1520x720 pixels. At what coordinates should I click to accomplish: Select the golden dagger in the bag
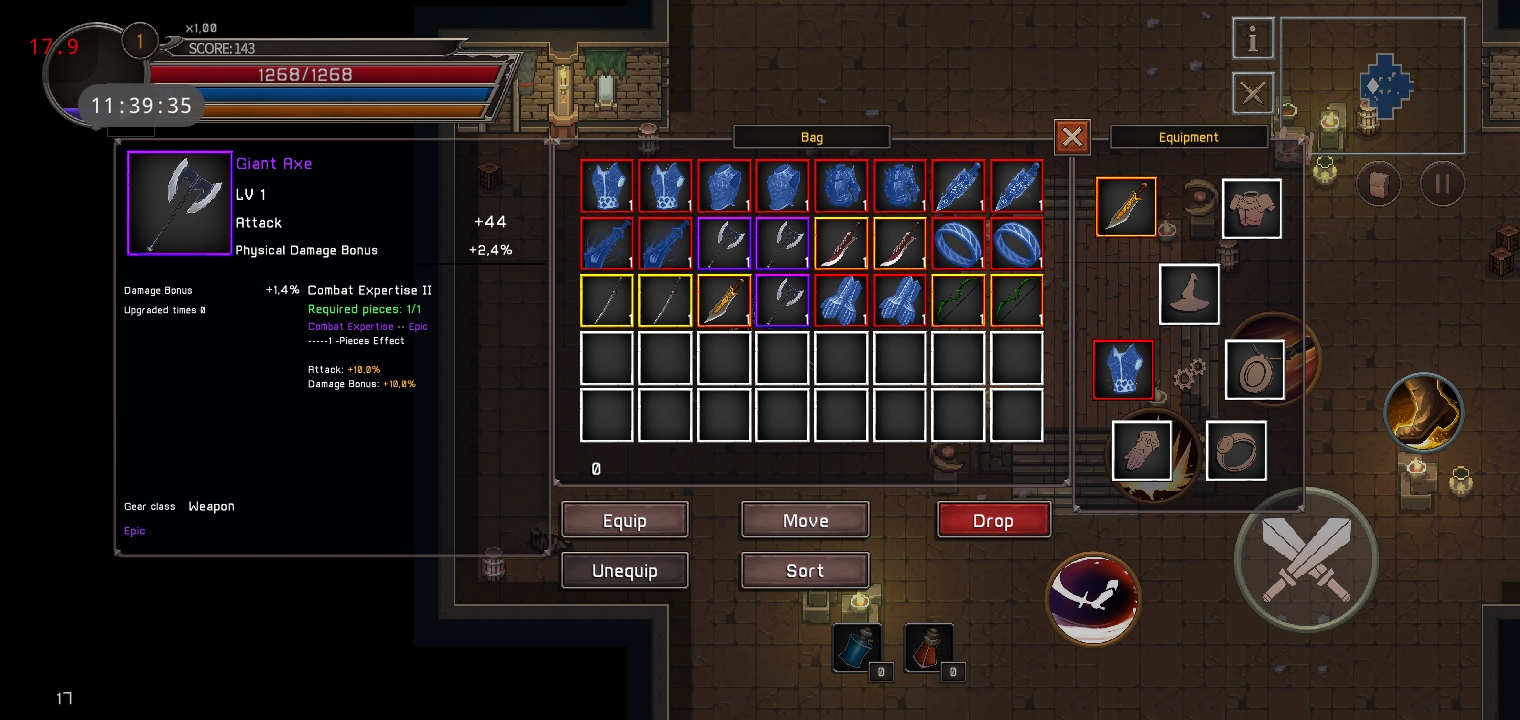725,301
